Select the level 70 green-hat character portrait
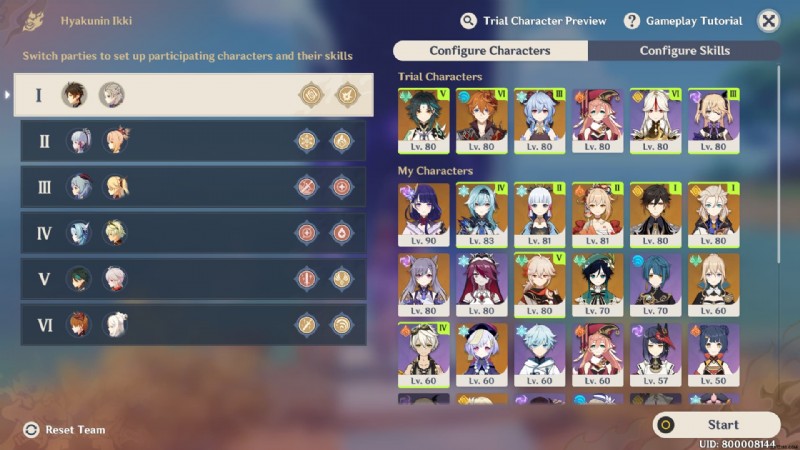The image size is (800, 450). 598,284
